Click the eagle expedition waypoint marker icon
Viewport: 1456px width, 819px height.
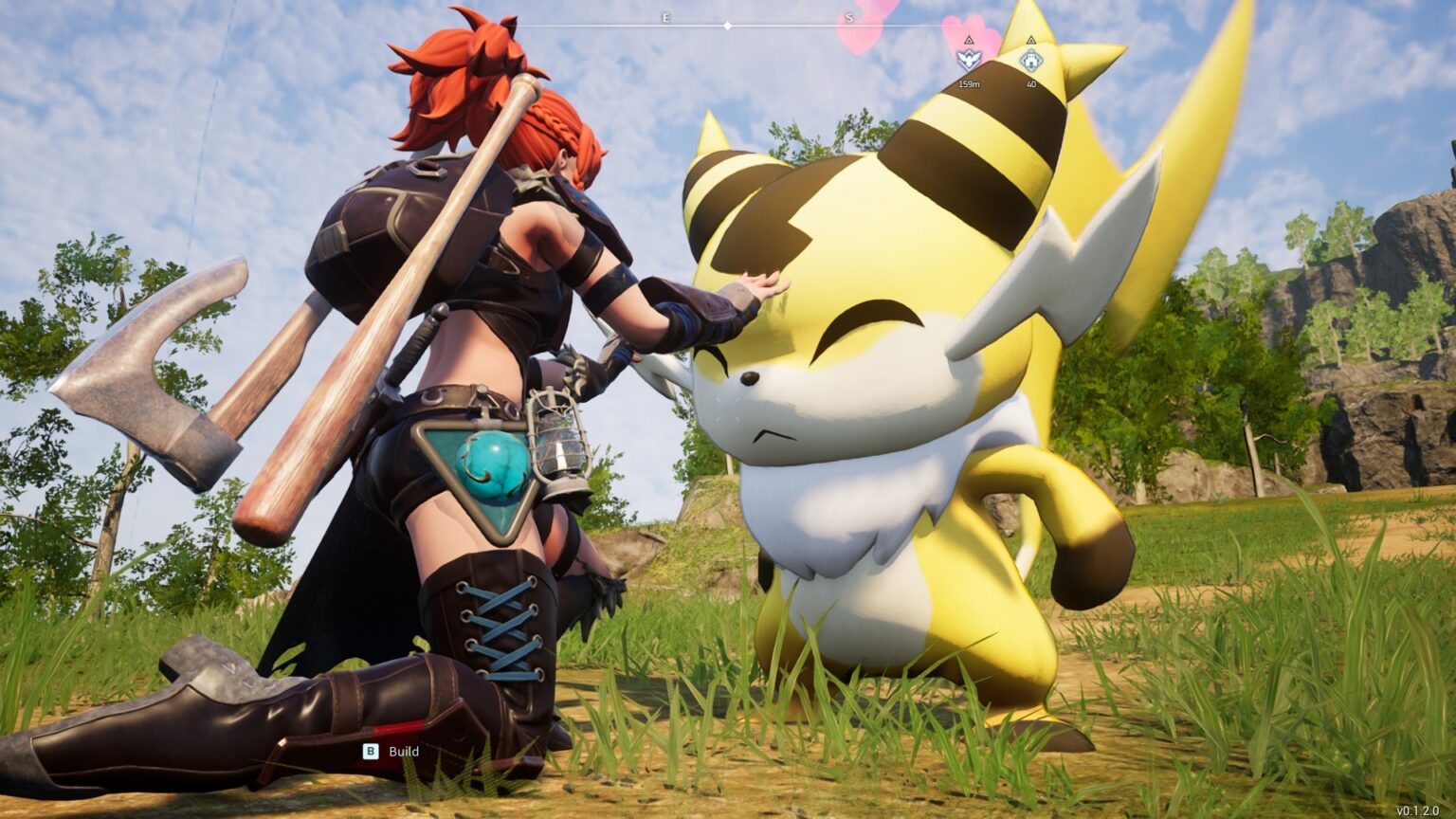968,57
